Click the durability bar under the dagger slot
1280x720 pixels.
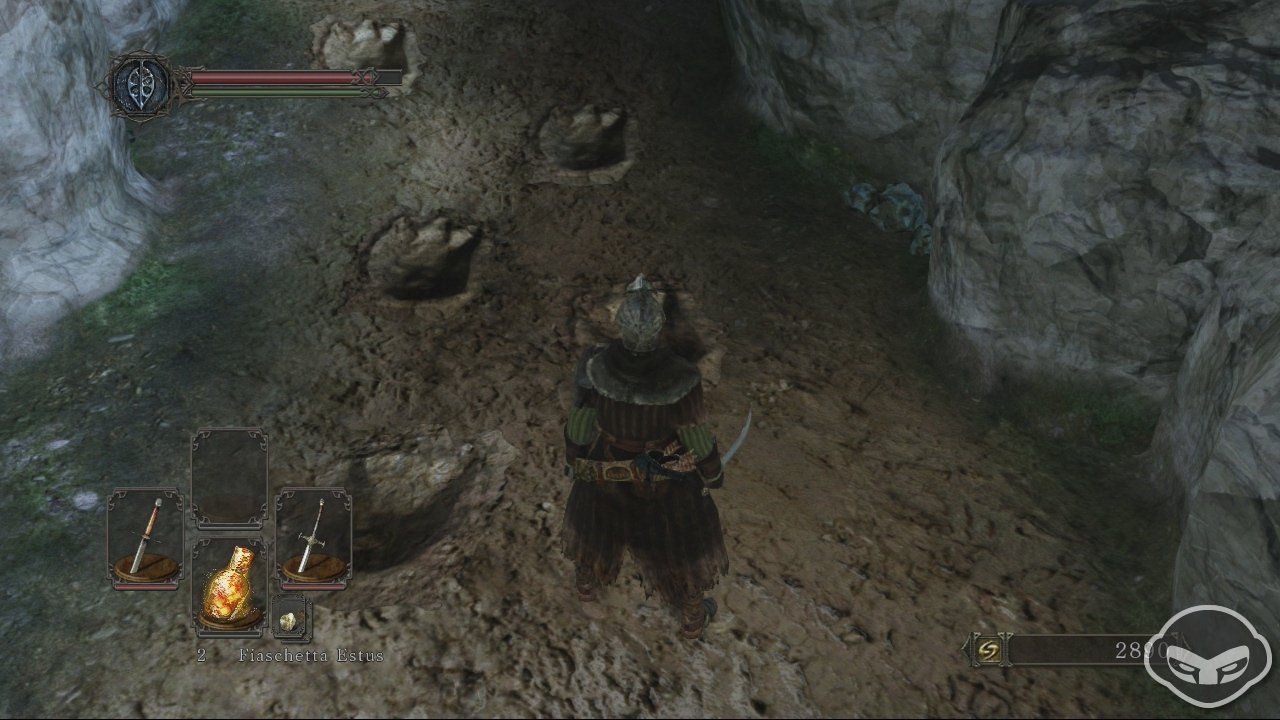[x=146, y=589]
